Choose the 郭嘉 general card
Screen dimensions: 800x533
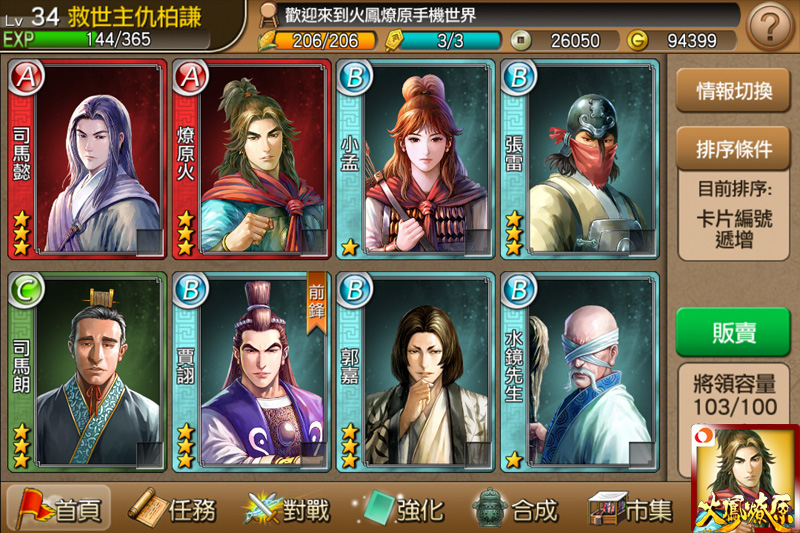(x=415, y=372)
